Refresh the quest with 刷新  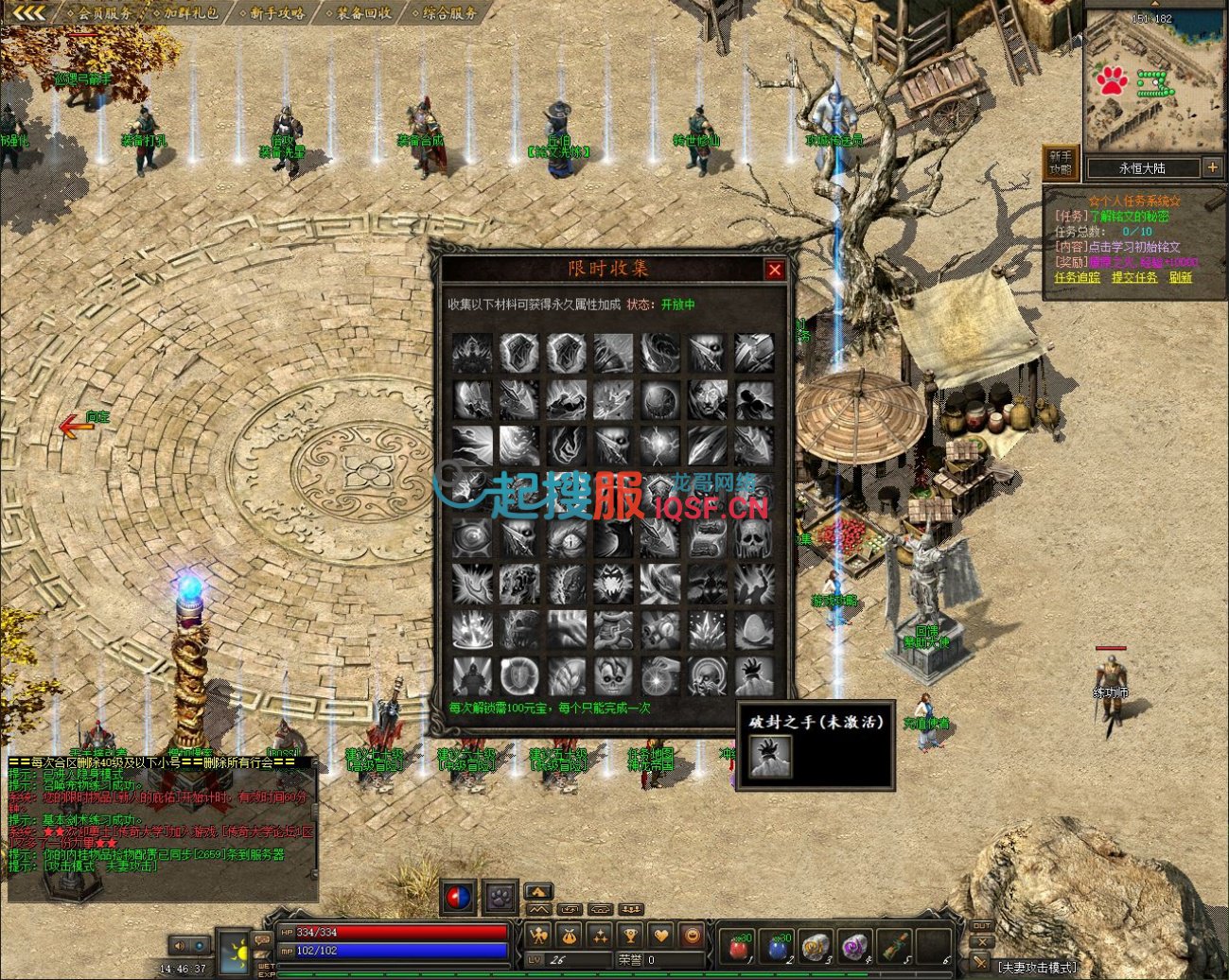pyautogui.click(x=1180, y=278)
